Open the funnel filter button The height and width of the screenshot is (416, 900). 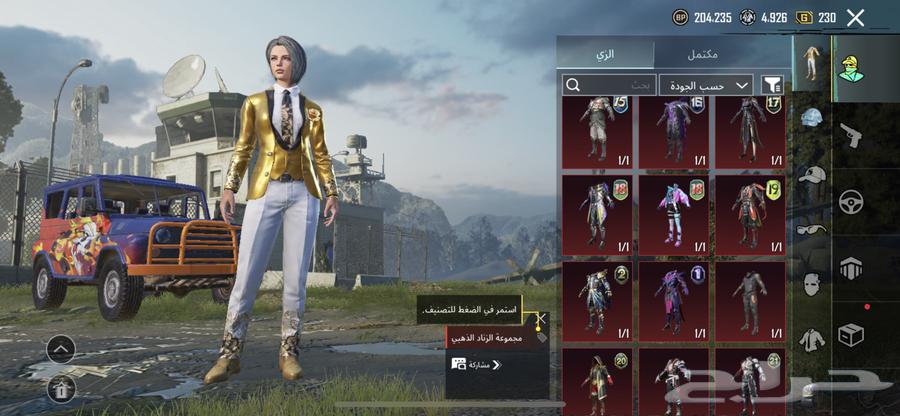pos(772,85)
